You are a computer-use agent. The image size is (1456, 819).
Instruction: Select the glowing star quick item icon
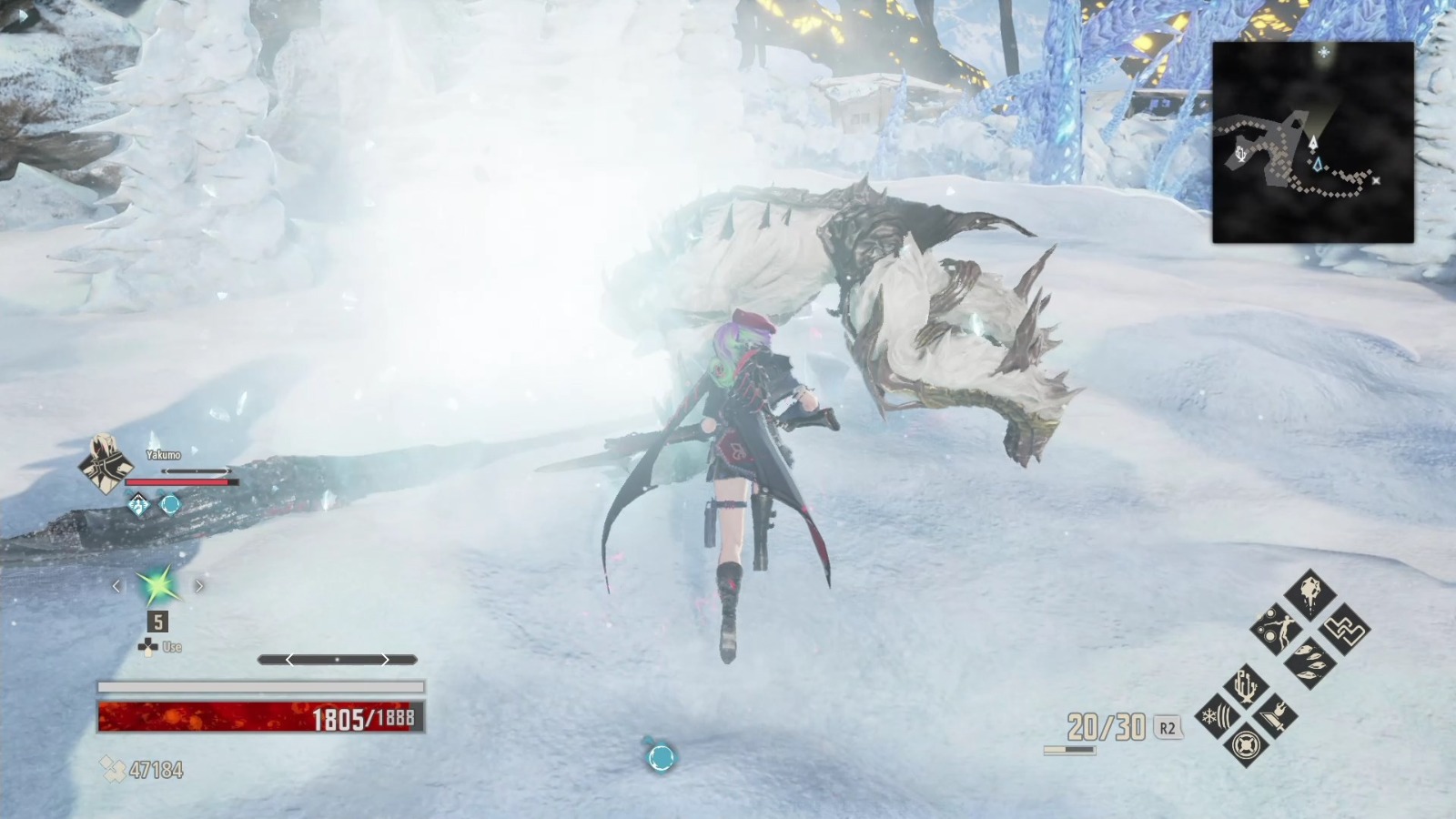click(x=158, y=587)
